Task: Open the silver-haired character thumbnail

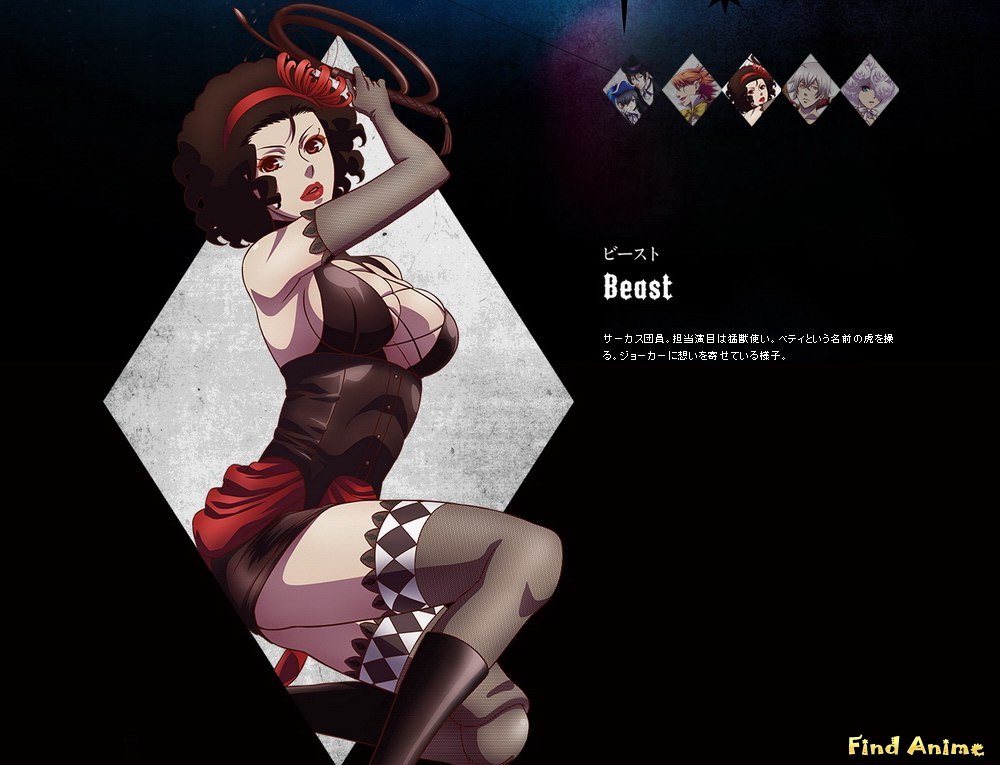Action: [x=811, y=90]
